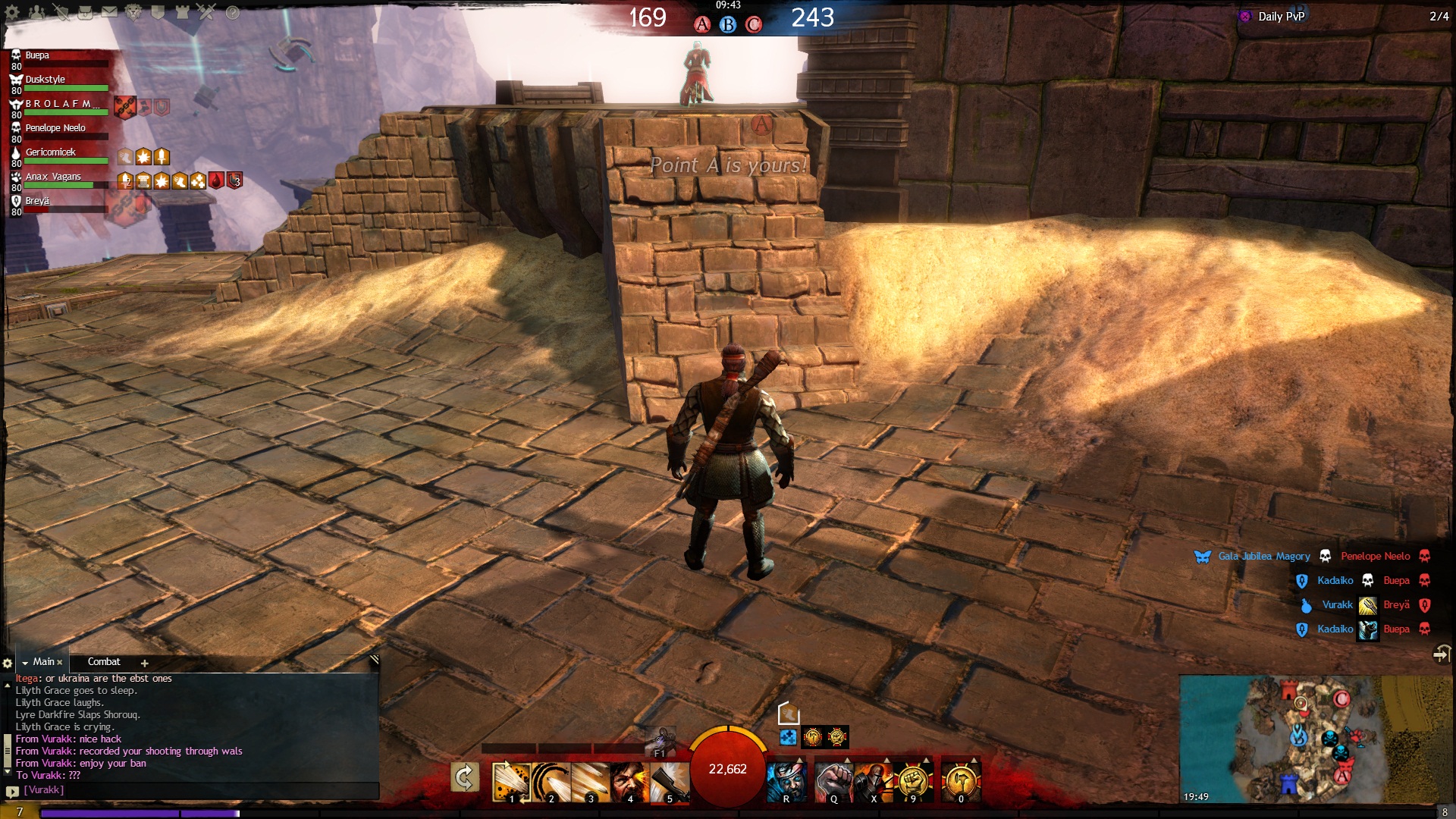Add a new chat tab
Image resolution: width=1456 pixels, height=819 pixels.
(x=144, y=663)
